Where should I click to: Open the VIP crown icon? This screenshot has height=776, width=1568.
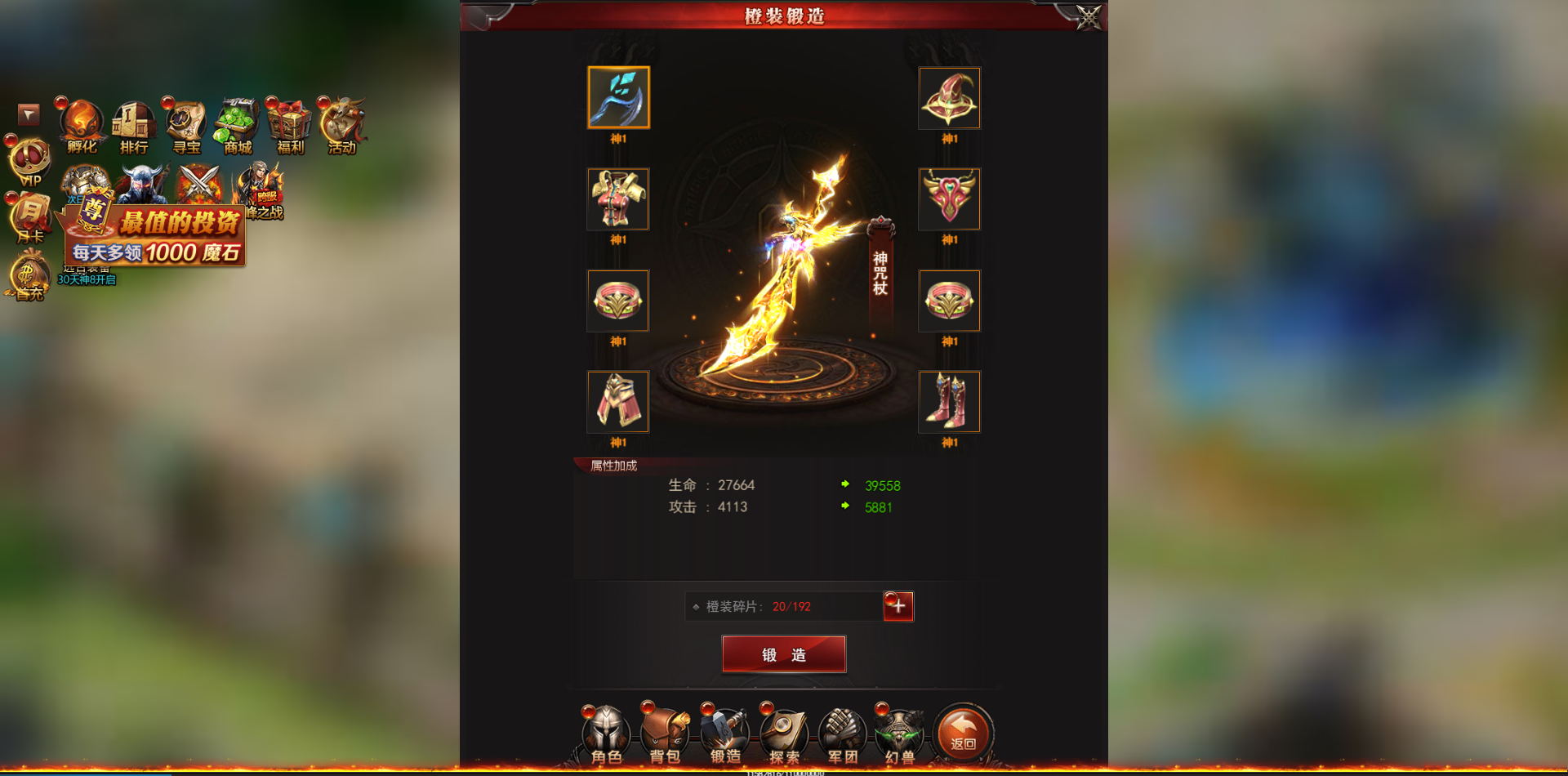point(29,159)
